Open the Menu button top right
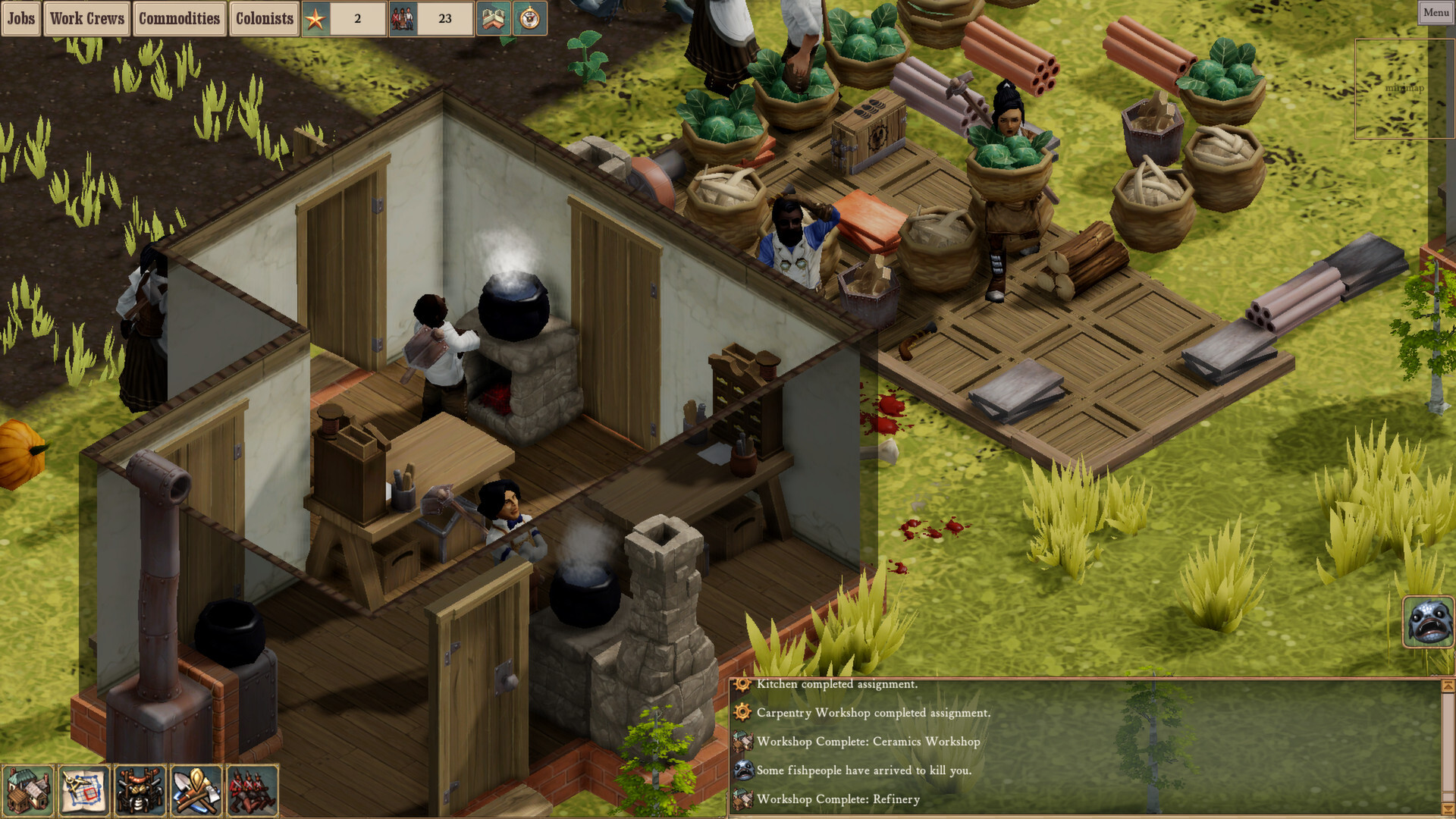The width and height of the screenshot is (1456, 819). (x=1435, y=12)
